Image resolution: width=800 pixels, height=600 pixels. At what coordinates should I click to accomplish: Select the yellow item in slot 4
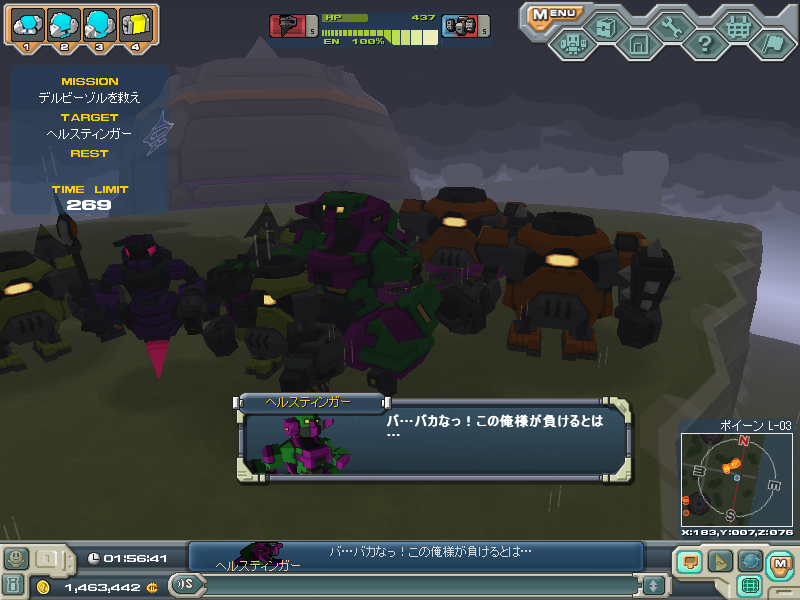click(135, 24)
